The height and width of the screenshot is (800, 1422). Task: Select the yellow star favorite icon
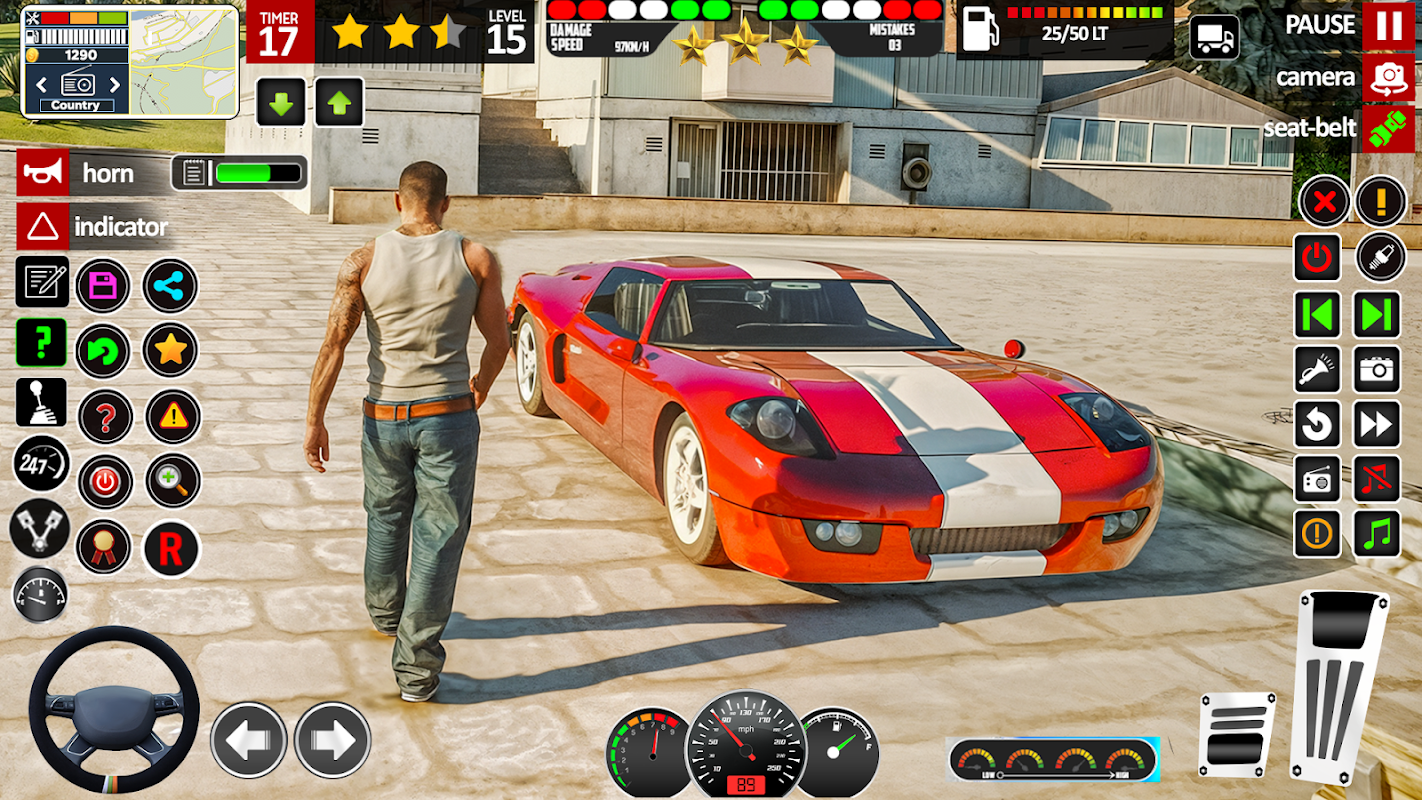click(x=171, y=349)
